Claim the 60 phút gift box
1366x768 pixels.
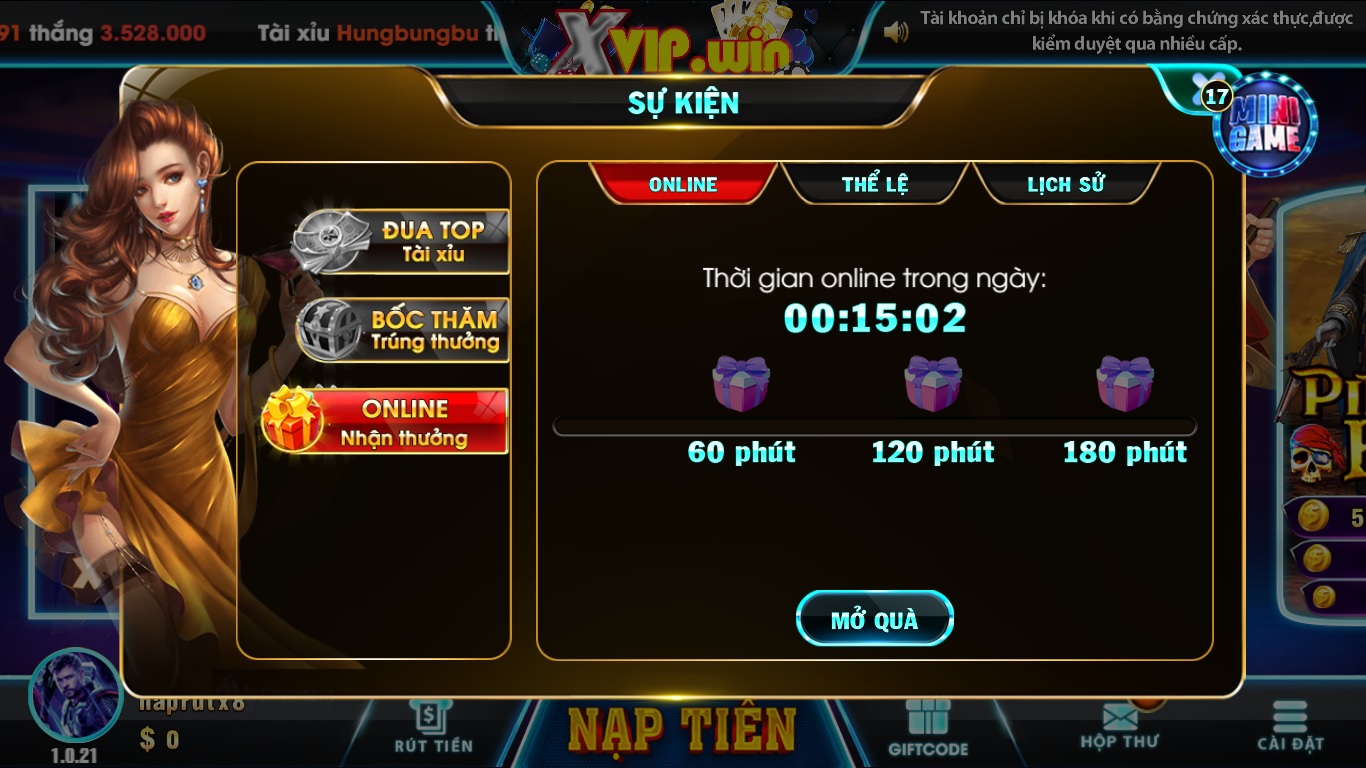click(742, 385)
